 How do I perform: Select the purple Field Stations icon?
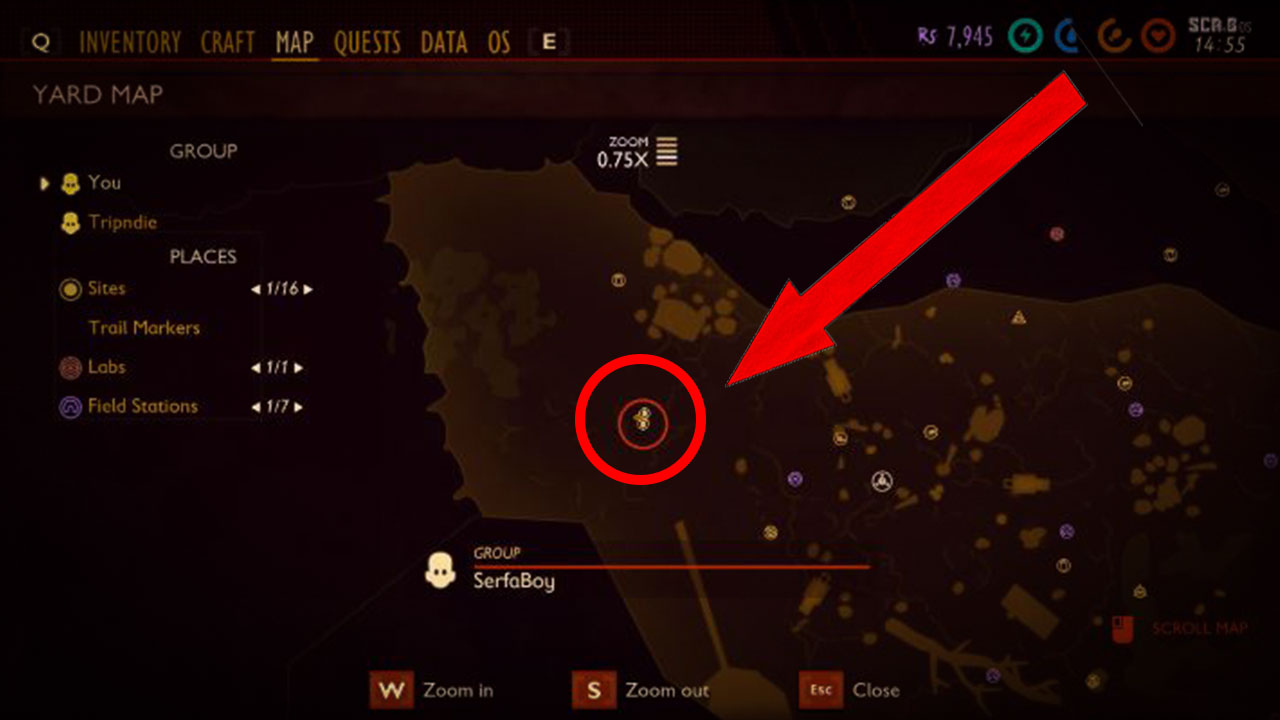point(69,406)
